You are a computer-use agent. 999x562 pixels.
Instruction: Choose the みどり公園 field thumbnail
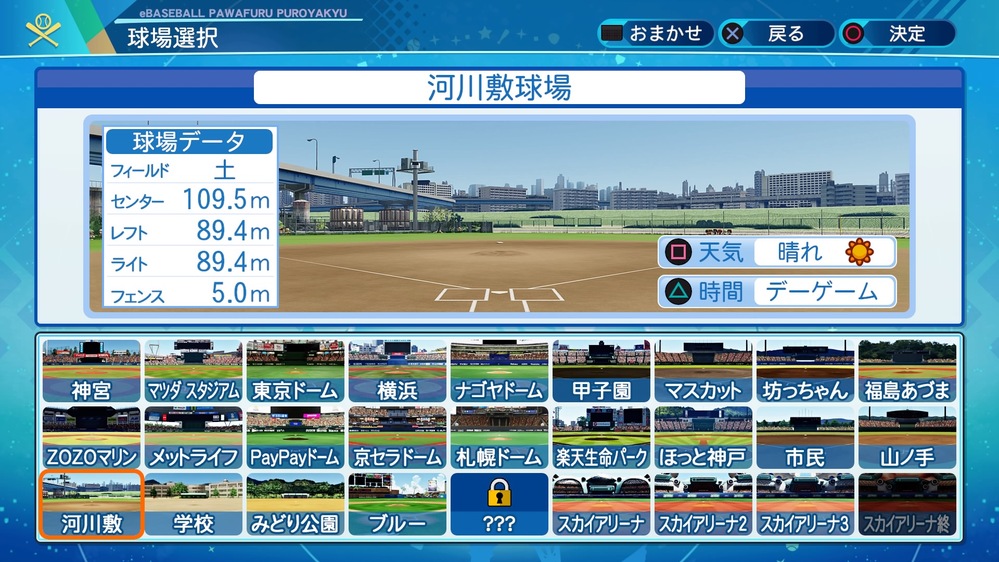295,505
